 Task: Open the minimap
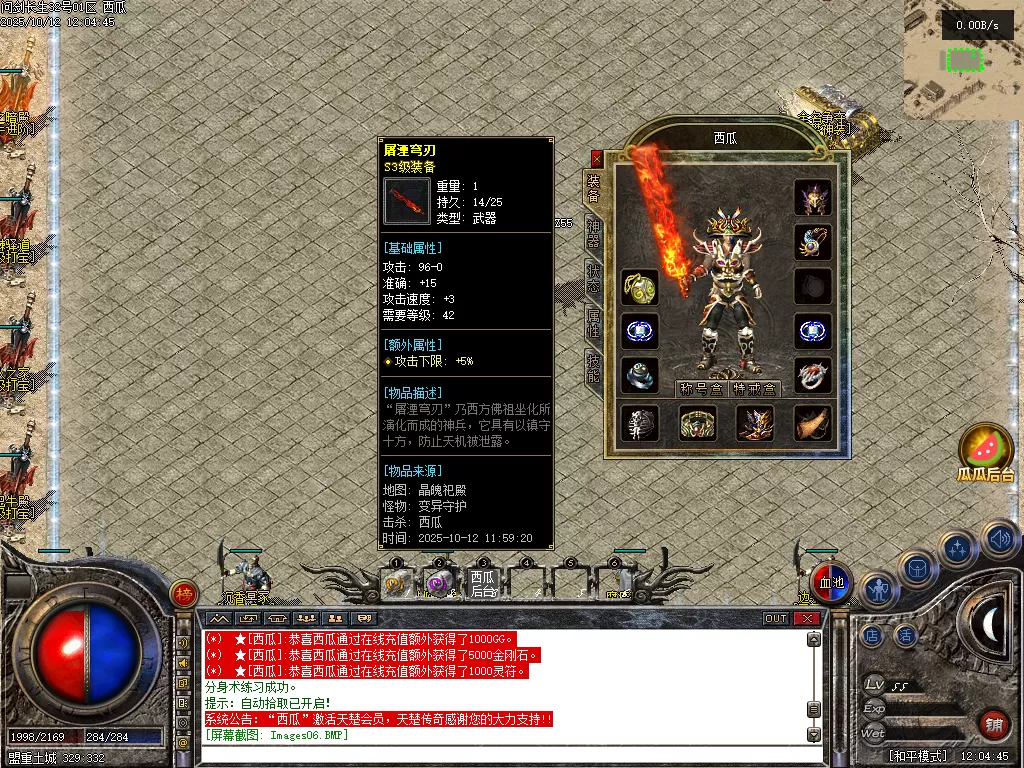[x=964, y=60]
